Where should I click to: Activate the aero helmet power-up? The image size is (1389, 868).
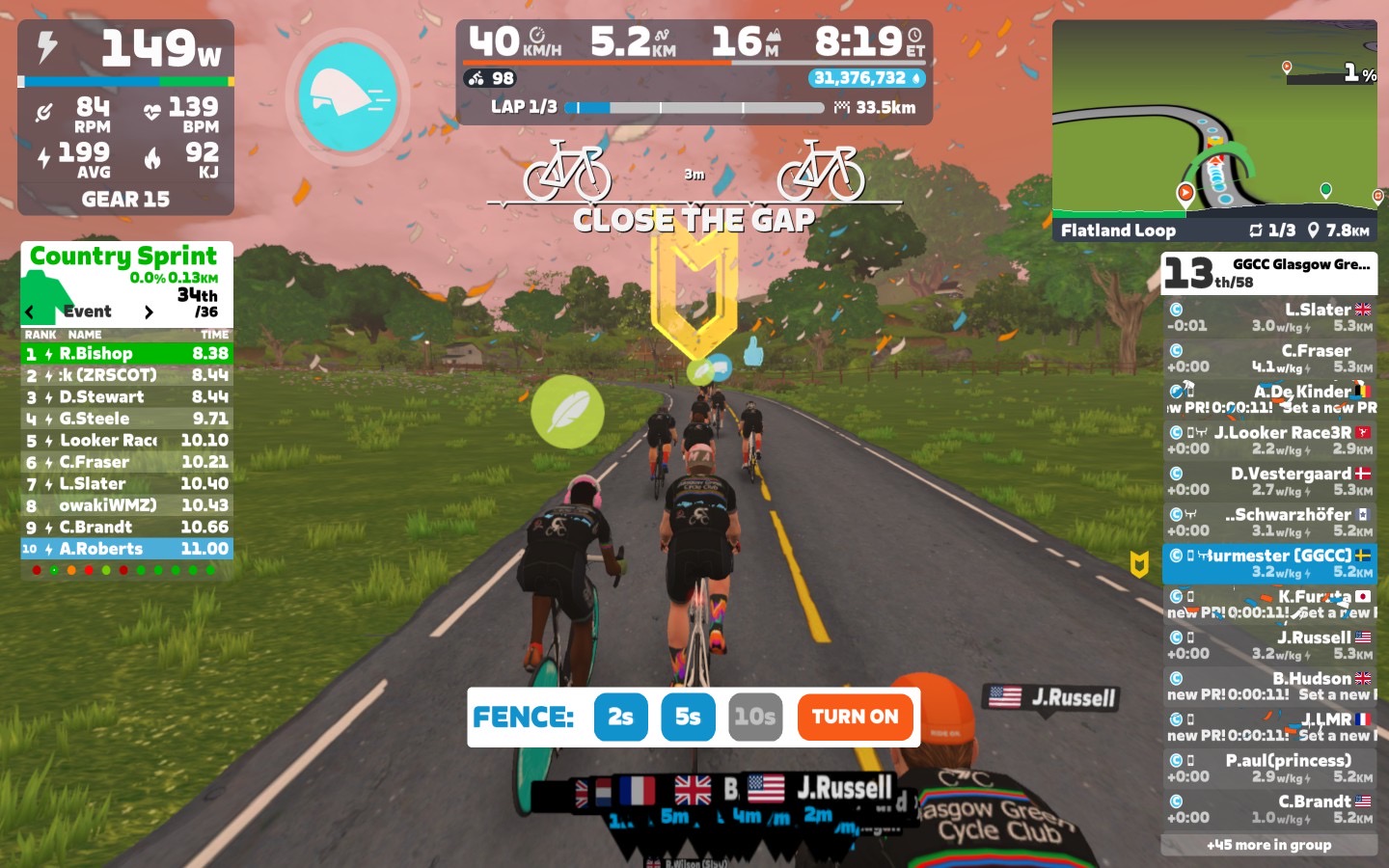point(347,96)
